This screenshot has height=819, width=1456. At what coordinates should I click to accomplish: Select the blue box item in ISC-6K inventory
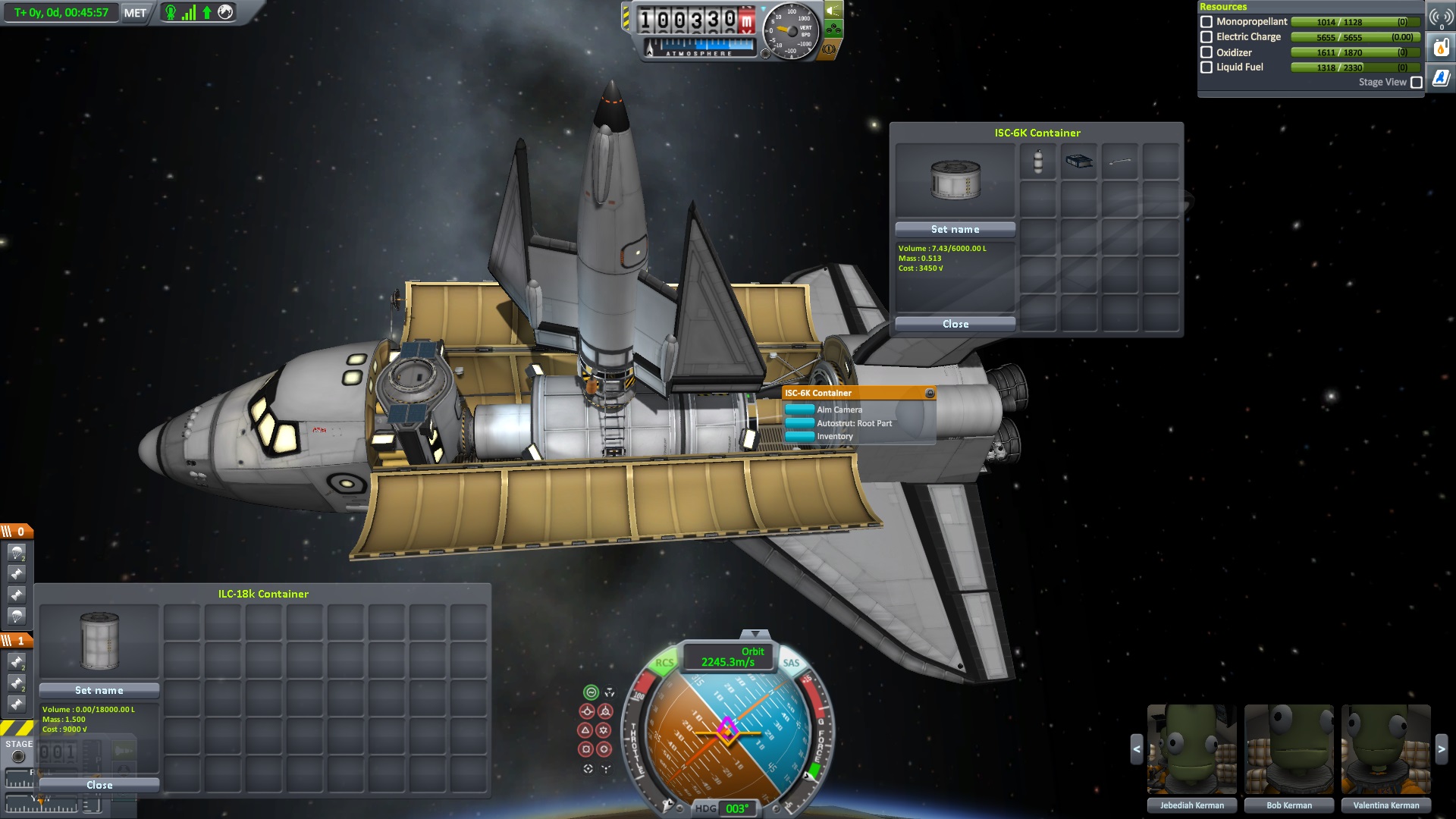(x=1079, y=162)
